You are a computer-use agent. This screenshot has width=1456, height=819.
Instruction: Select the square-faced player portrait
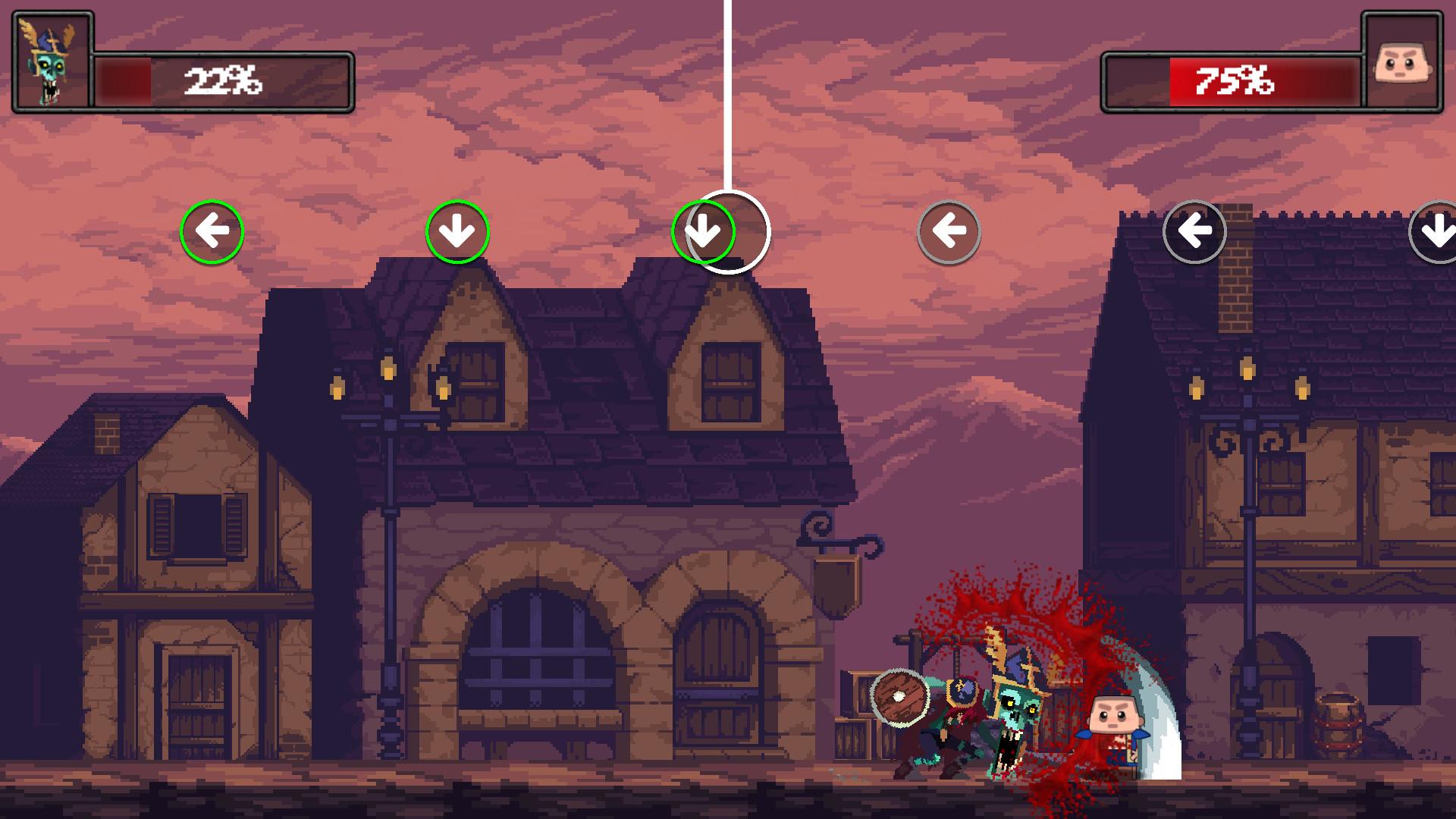pyautogui.click(x=1402, y=61)
